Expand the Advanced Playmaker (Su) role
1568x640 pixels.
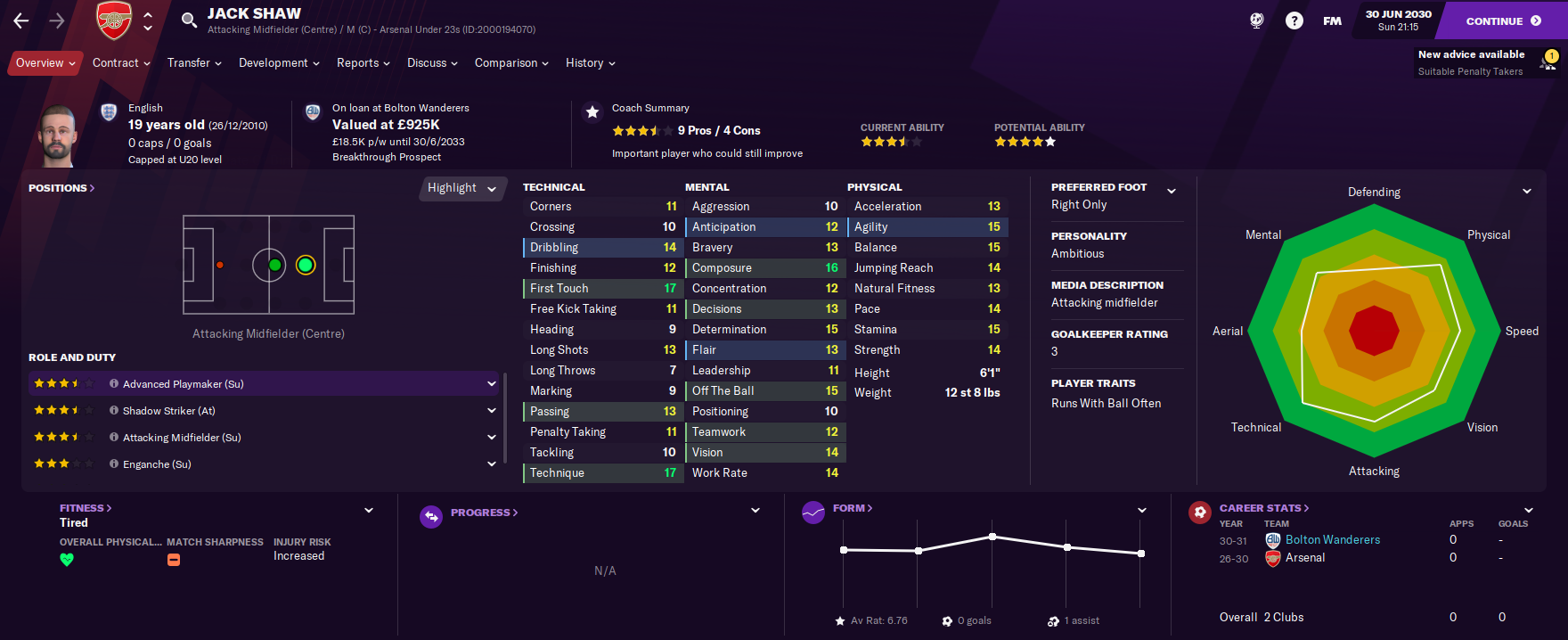(491, 384)
